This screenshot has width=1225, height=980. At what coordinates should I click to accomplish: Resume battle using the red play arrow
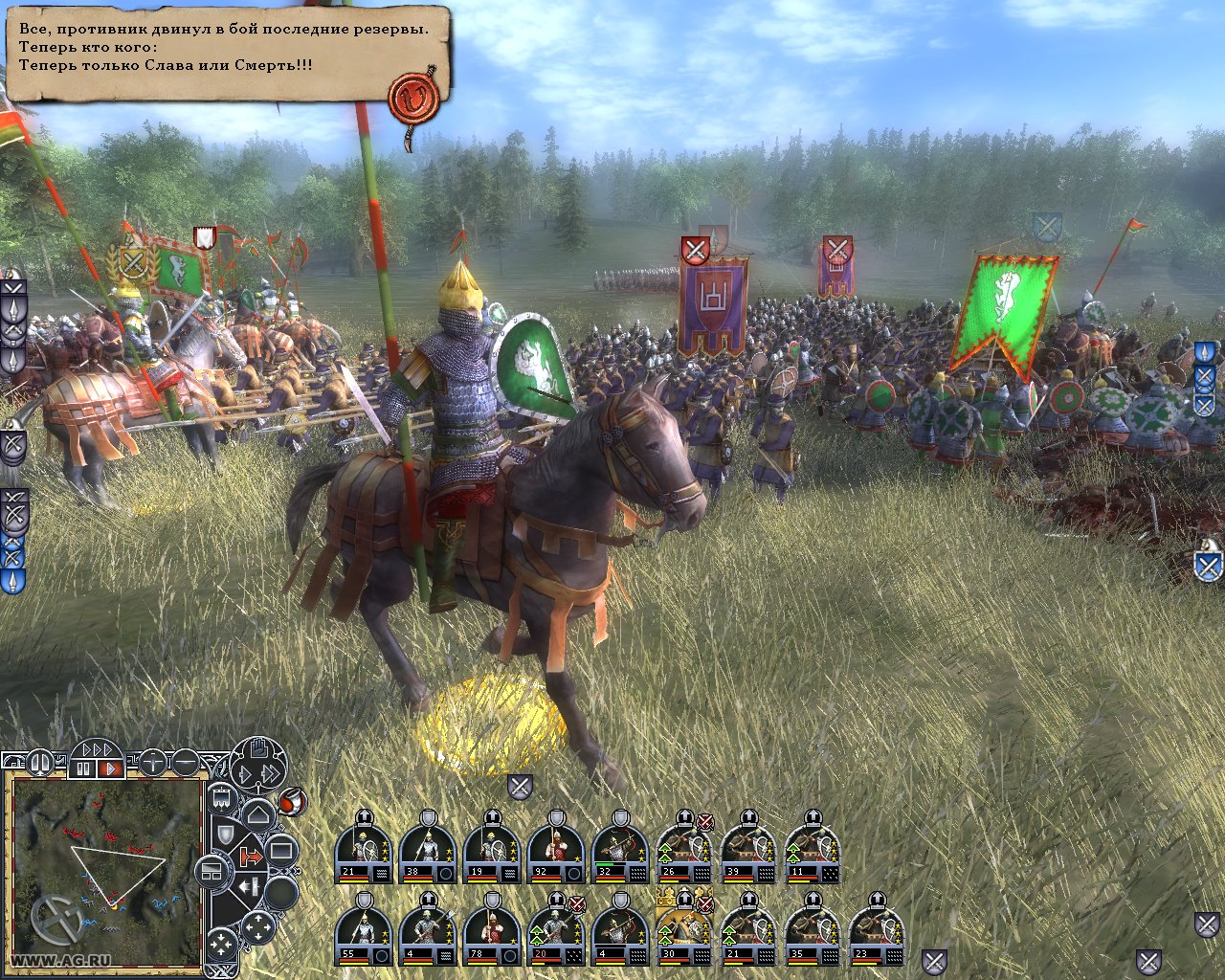click(x=109, y=767)
